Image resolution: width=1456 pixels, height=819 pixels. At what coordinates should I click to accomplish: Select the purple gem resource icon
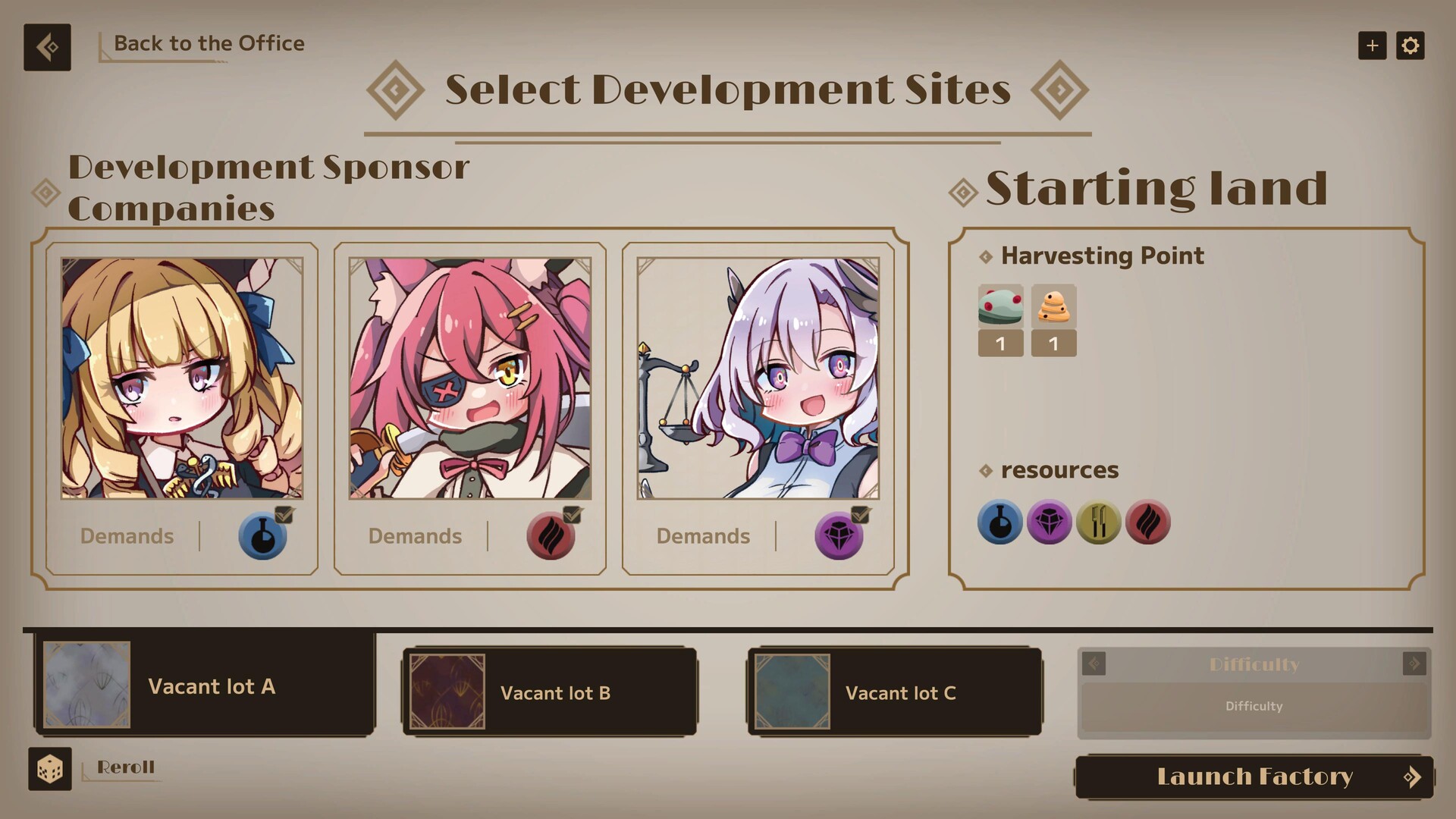[1049, 522]
